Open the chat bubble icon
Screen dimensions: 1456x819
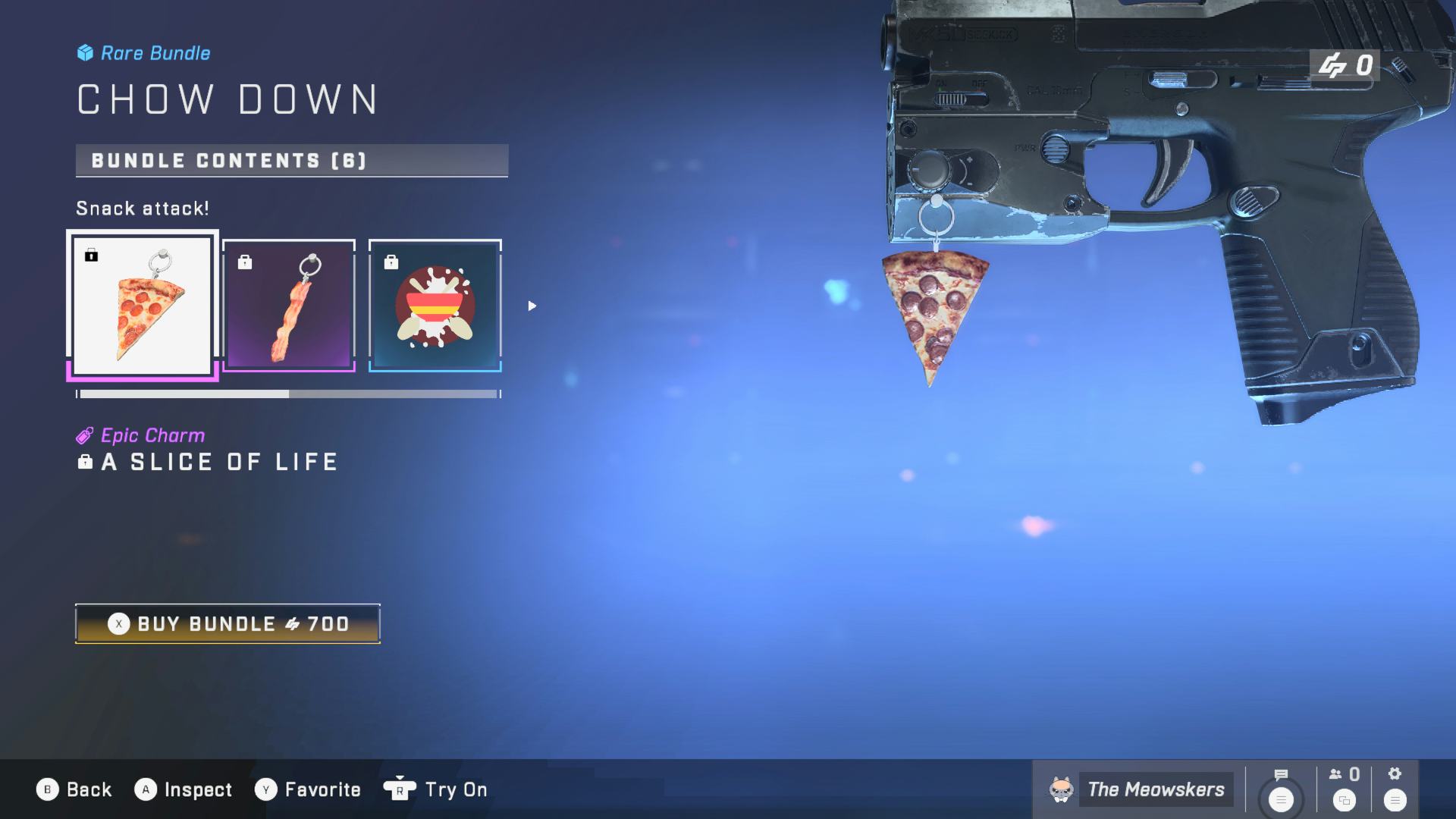tap(1281, 775)
